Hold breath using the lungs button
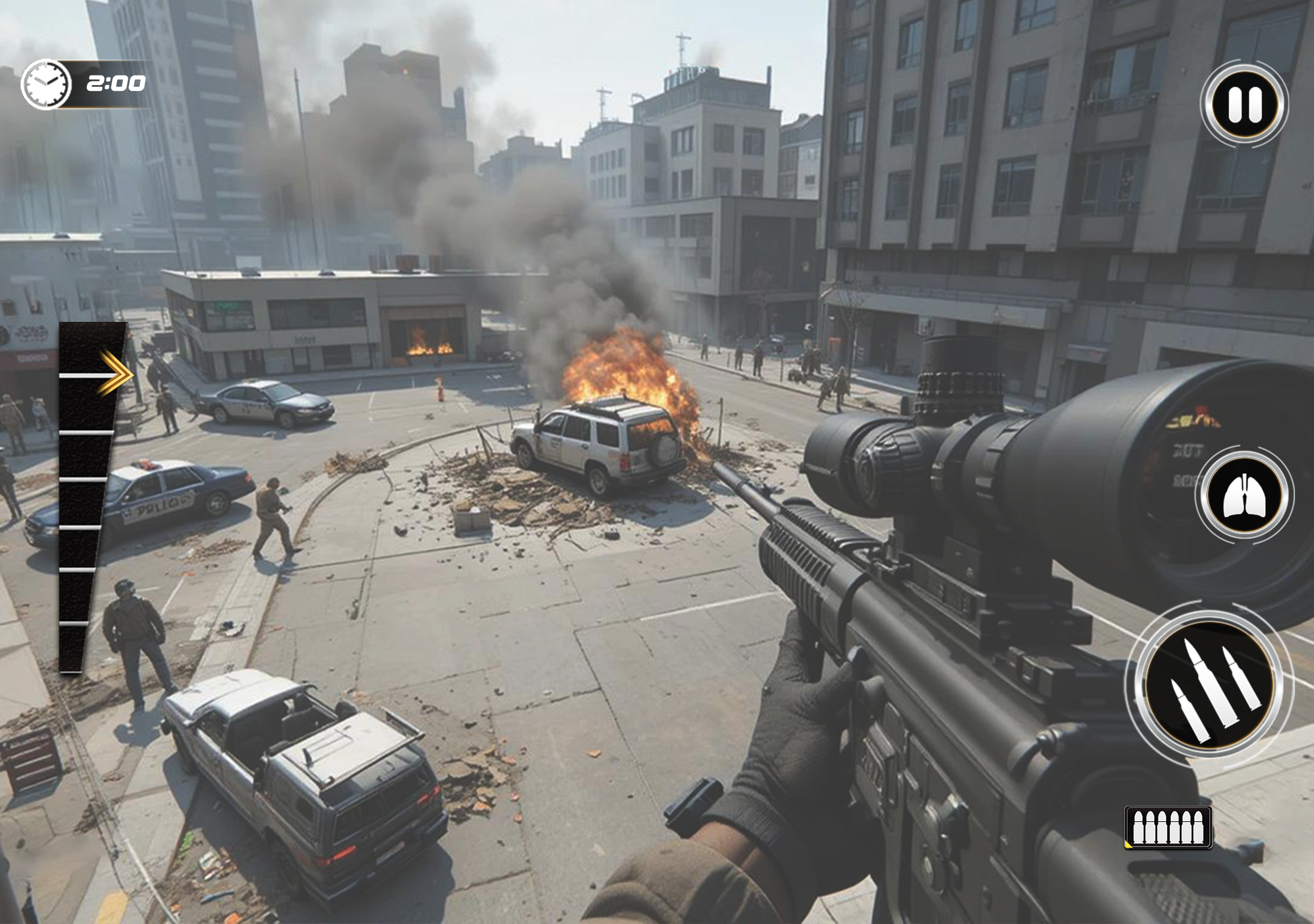Viewport: 1314px width, 924px height. [x=1244, y=495]
